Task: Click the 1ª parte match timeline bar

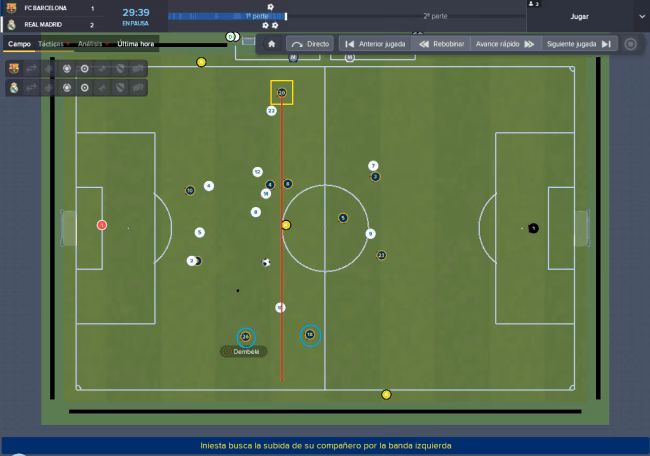Action: 227,16
